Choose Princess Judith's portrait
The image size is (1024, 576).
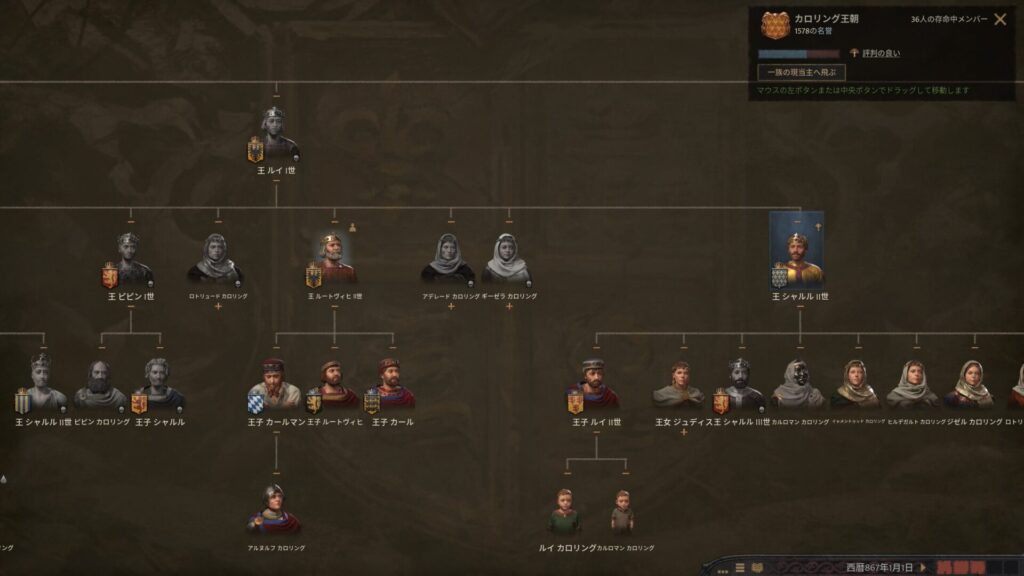click(680, 386)
